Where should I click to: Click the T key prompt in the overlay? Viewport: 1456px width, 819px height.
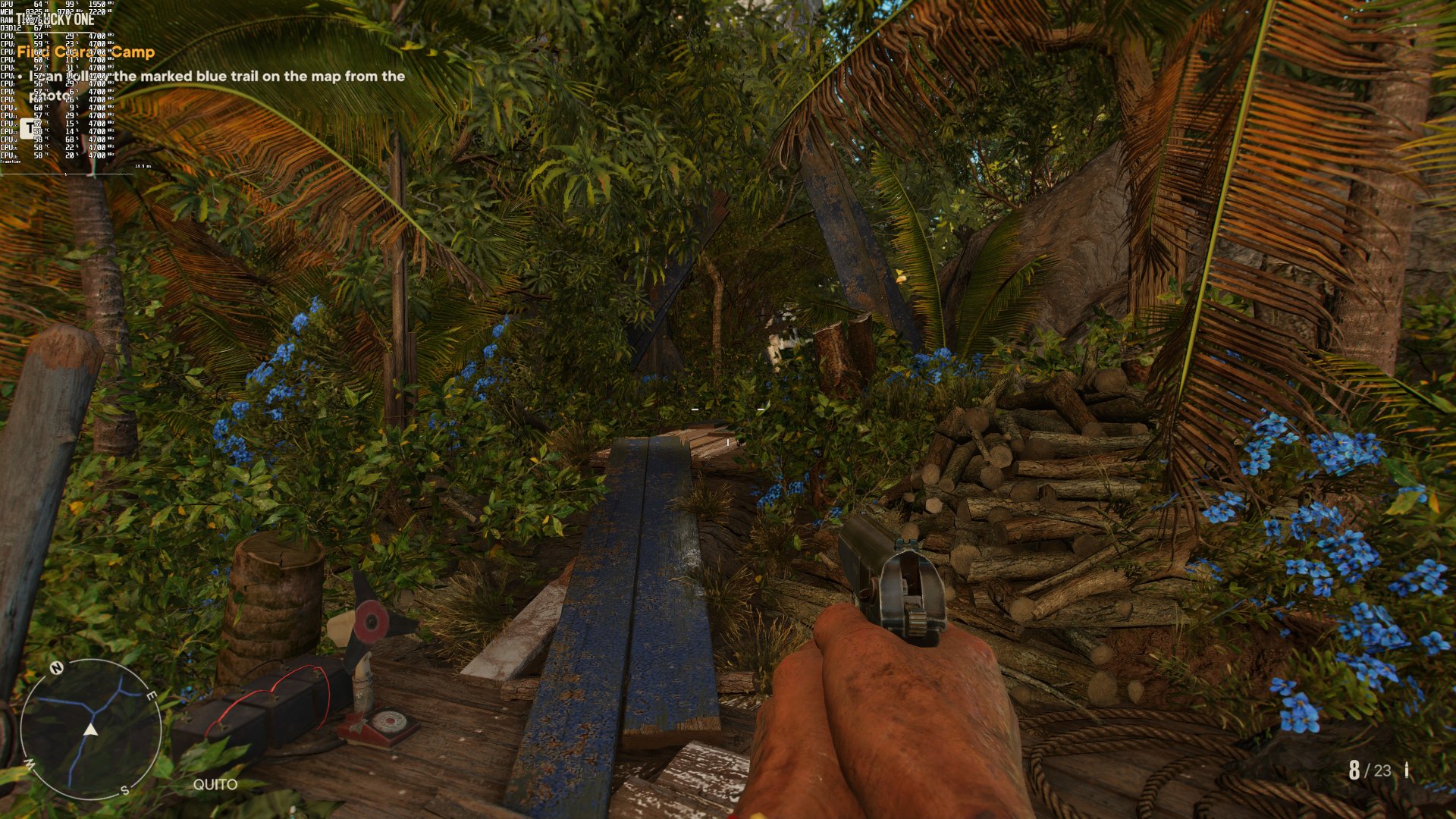(30, 129)
